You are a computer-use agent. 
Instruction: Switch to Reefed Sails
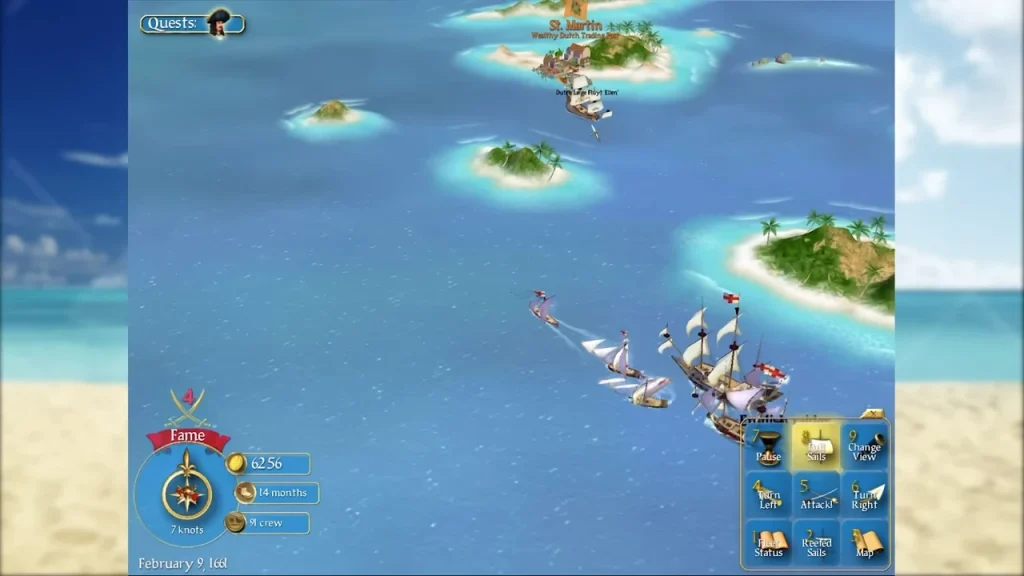click(816, 543)
